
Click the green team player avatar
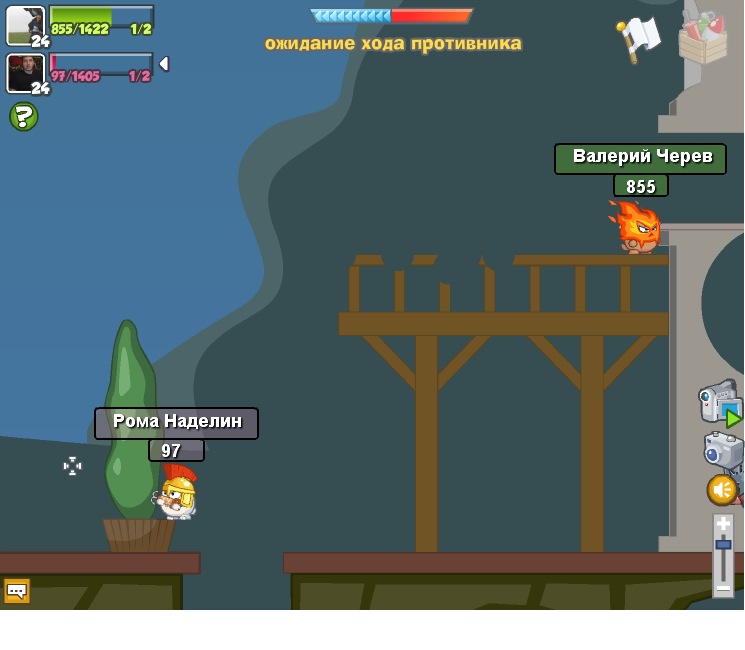pyautogui.click(x=25, y=25)
